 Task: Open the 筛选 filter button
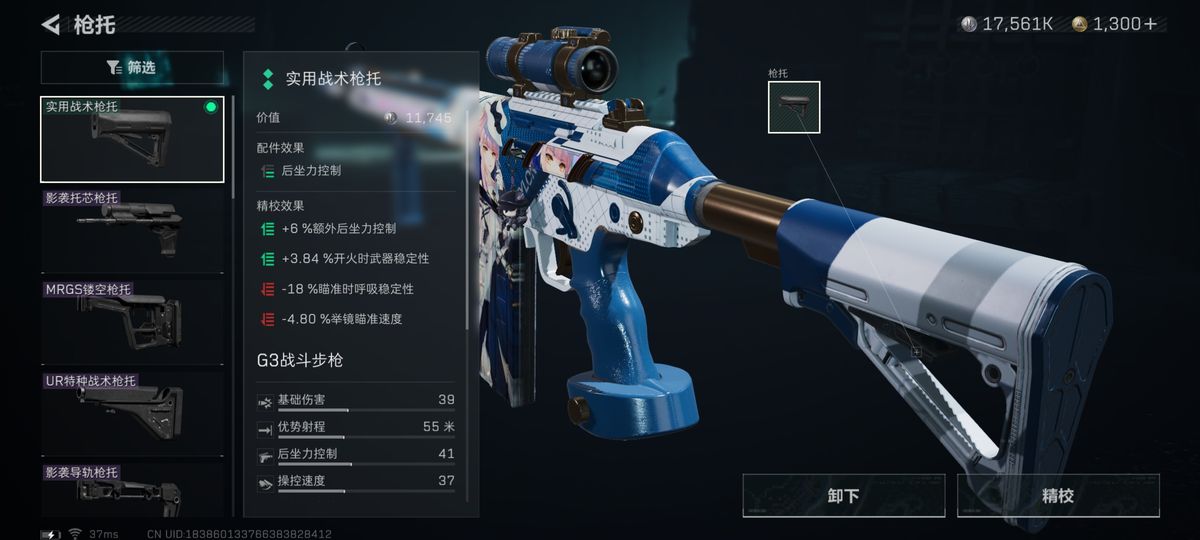pos(132,68)
